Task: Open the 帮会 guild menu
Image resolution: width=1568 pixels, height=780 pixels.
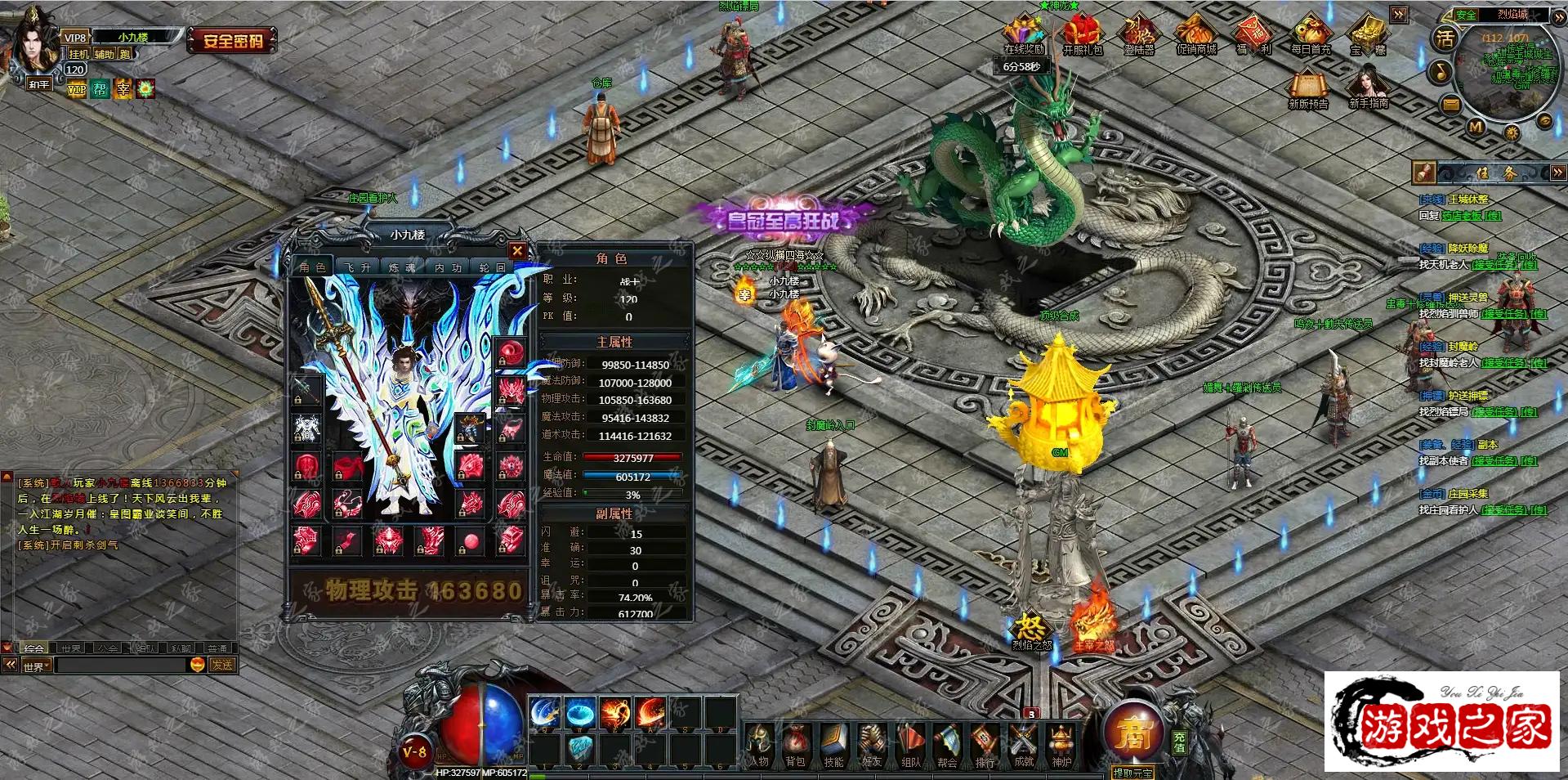Action: tap(947, 746)
